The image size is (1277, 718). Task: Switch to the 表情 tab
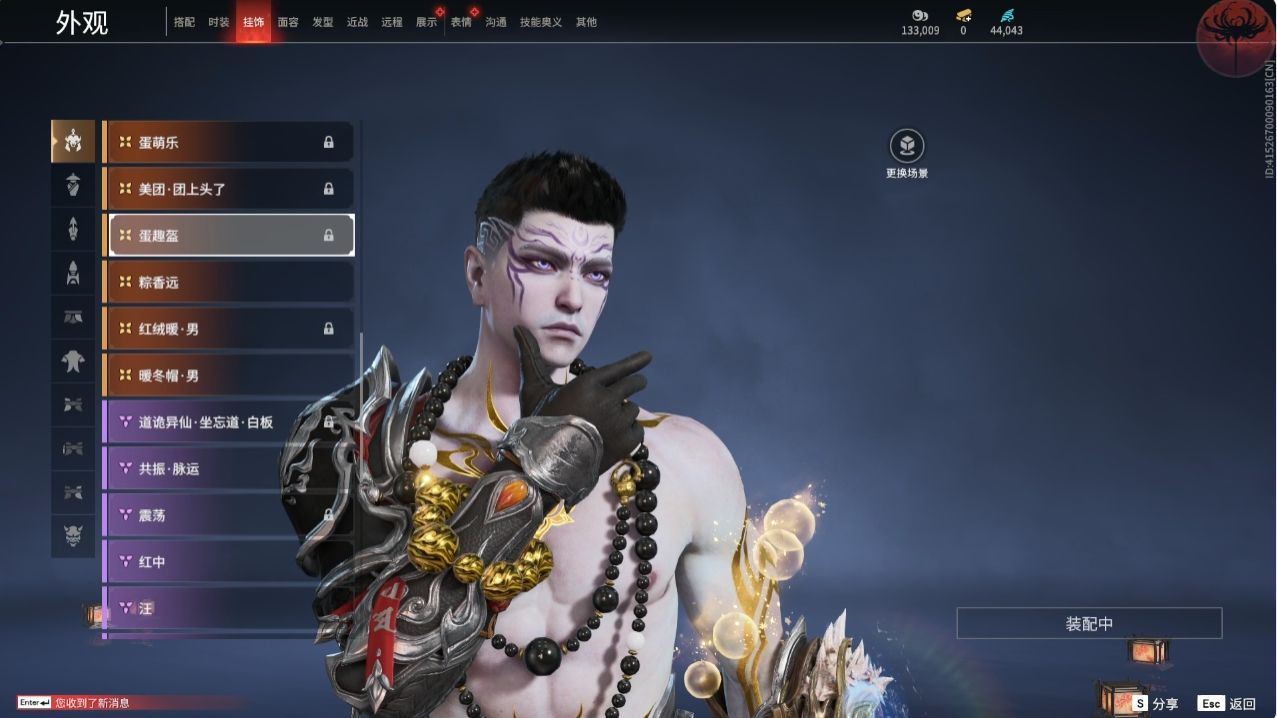[461, 22]
